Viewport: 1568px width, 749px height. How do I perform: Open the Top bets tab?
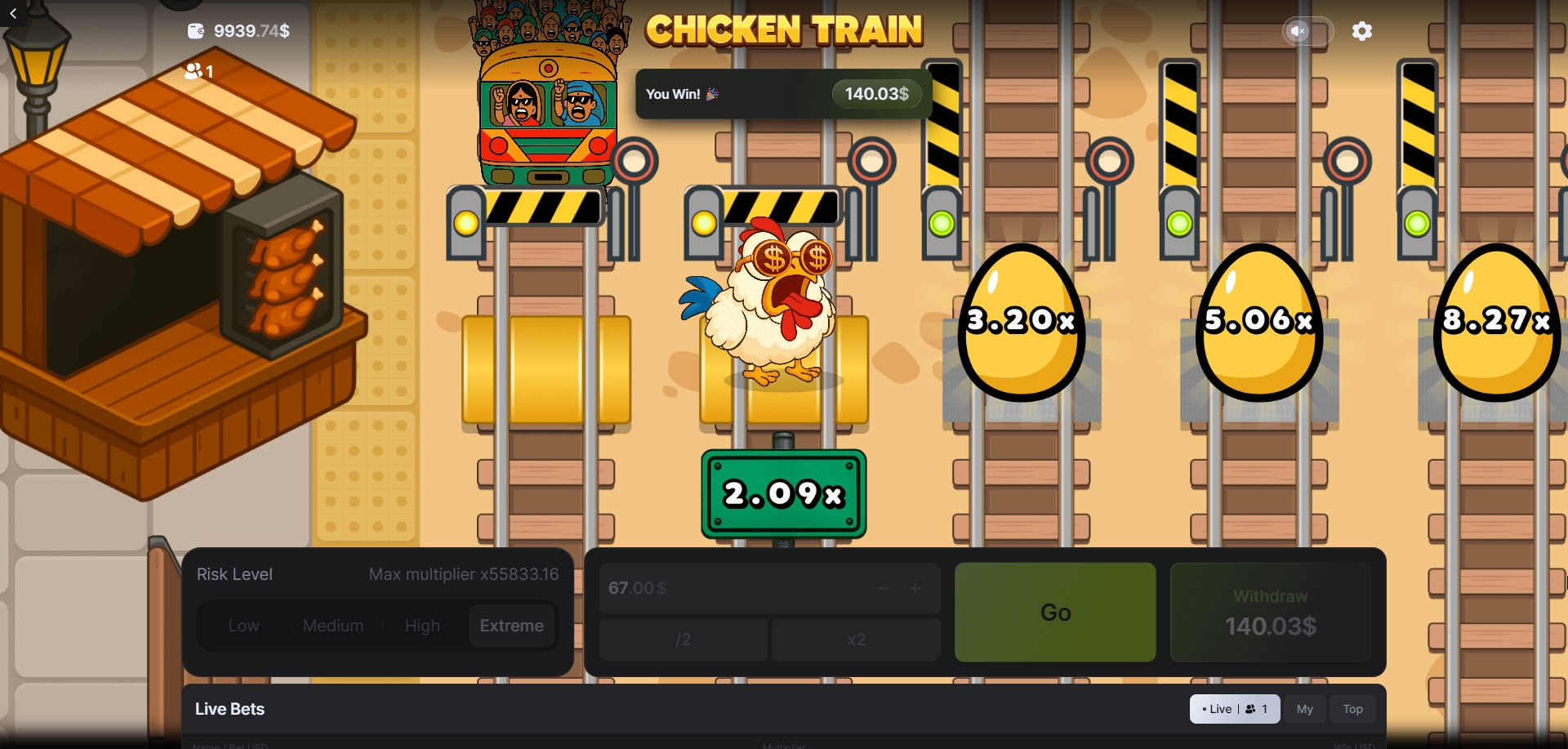point(1352,709)
